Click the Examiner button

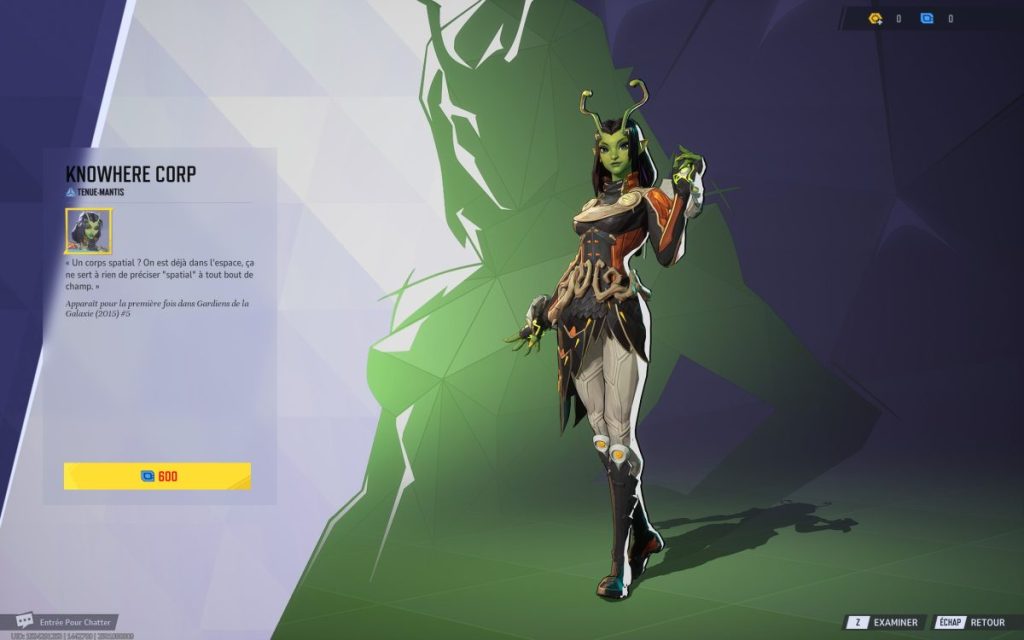point(883,622)
